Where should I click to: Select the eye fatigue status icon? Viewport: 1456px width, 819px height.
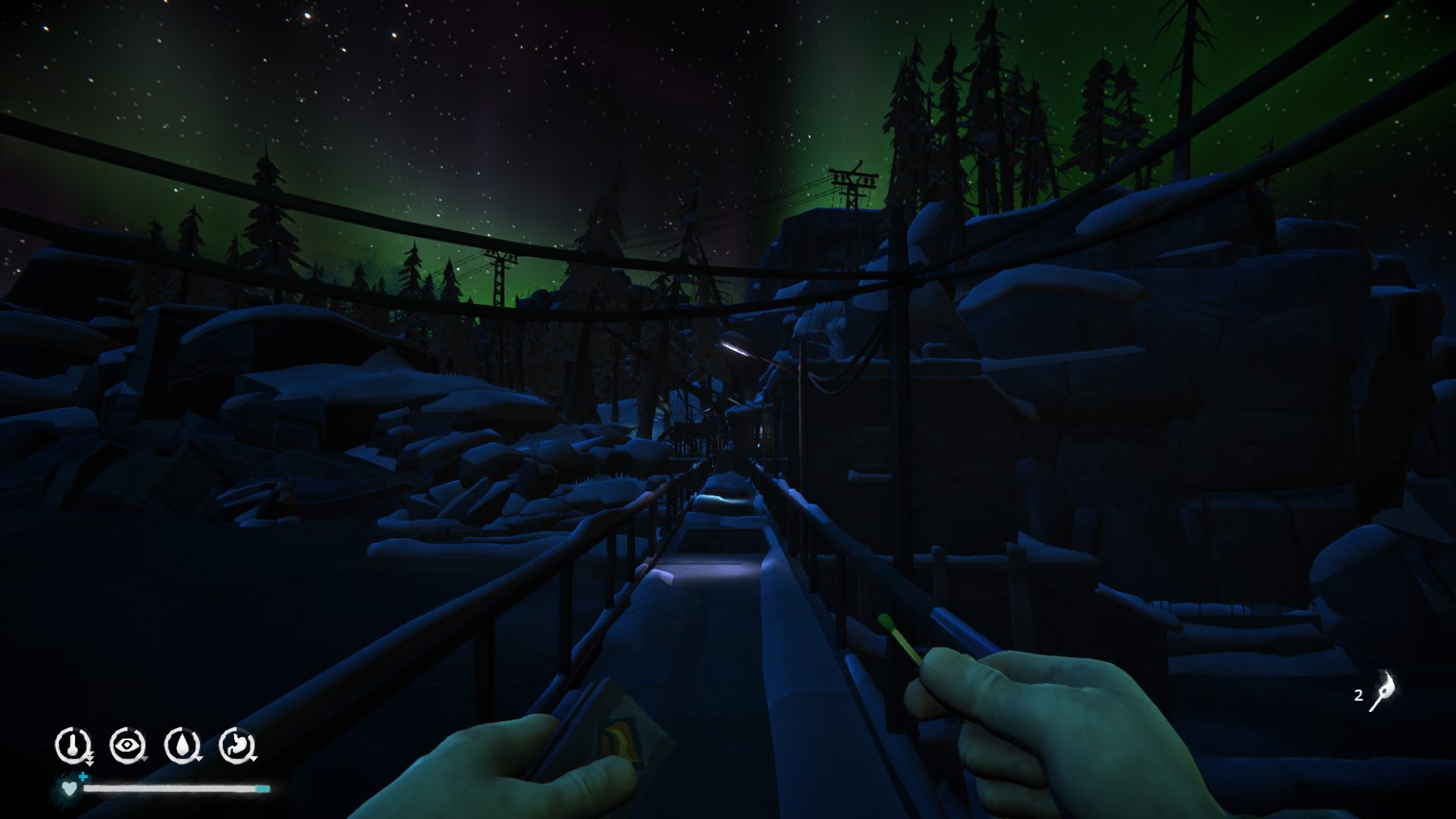pos(126,745)
